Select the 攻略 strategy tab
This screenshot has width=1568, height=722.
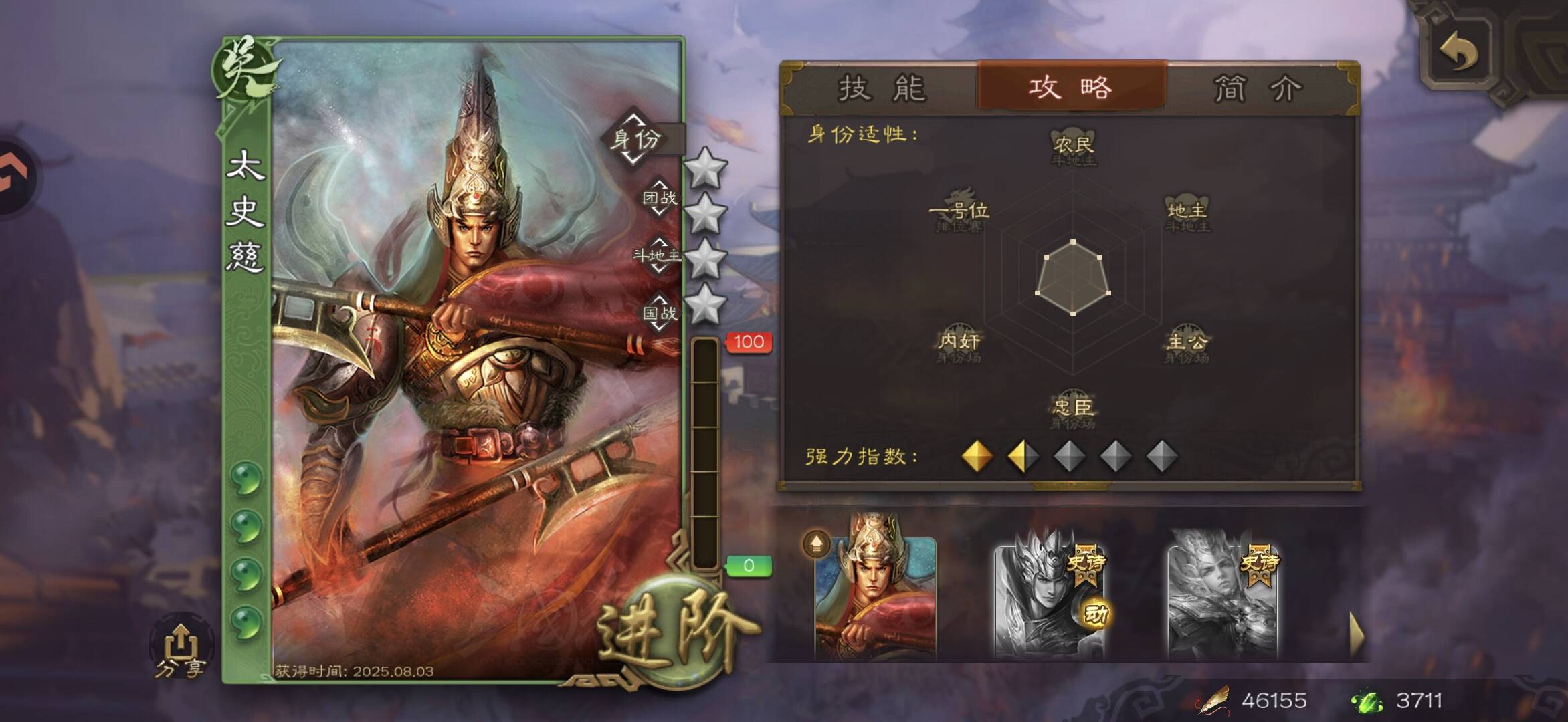click(x=1071, y=87)
